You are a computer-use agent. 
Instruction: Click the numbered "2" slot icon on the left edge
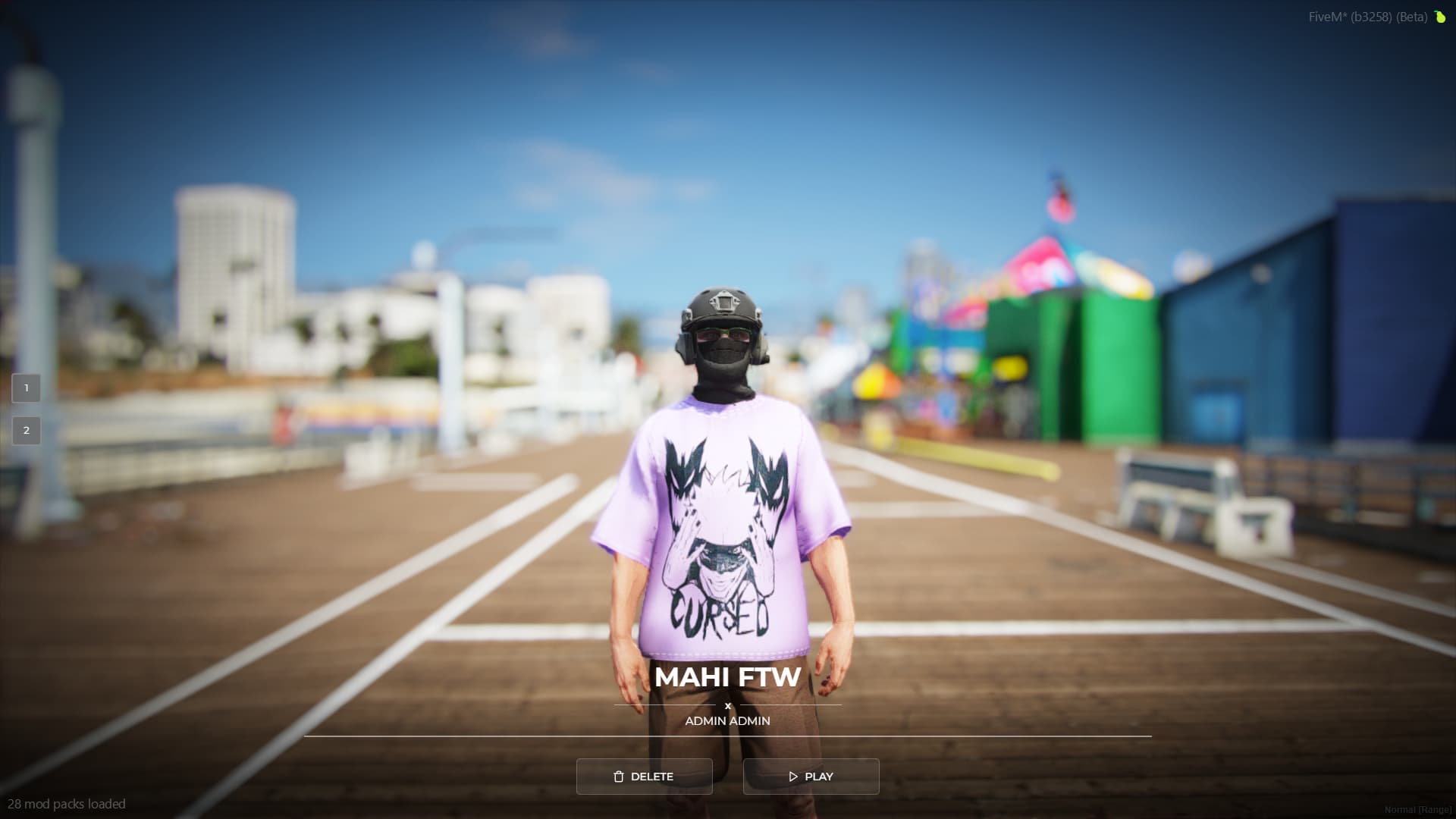[27, 430]
